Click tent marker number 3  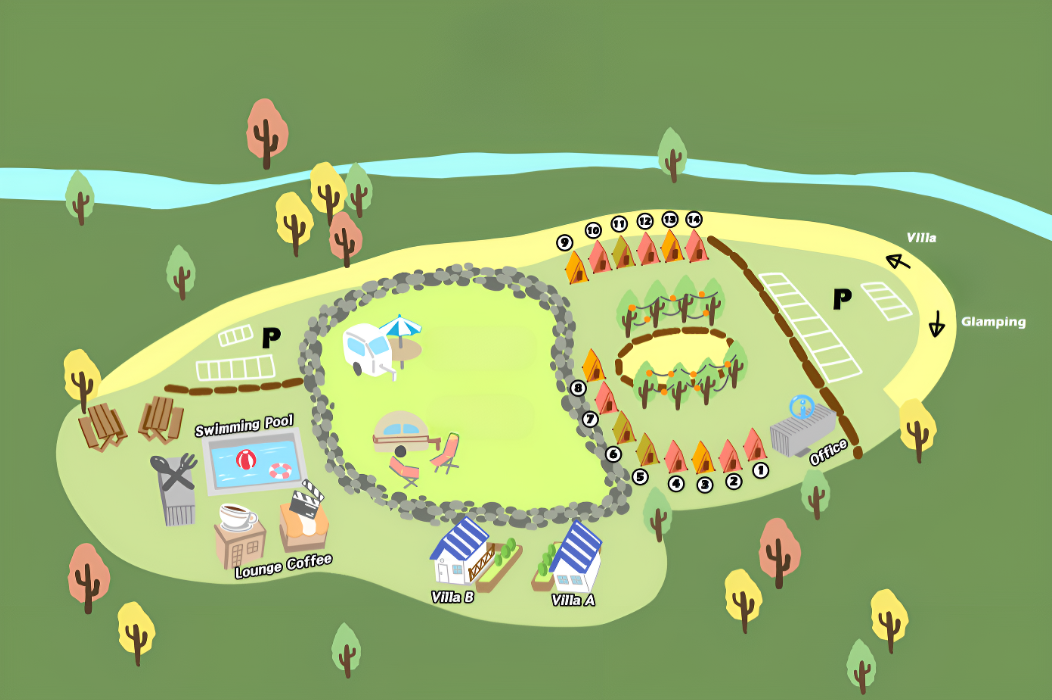(x=704, y=485)
